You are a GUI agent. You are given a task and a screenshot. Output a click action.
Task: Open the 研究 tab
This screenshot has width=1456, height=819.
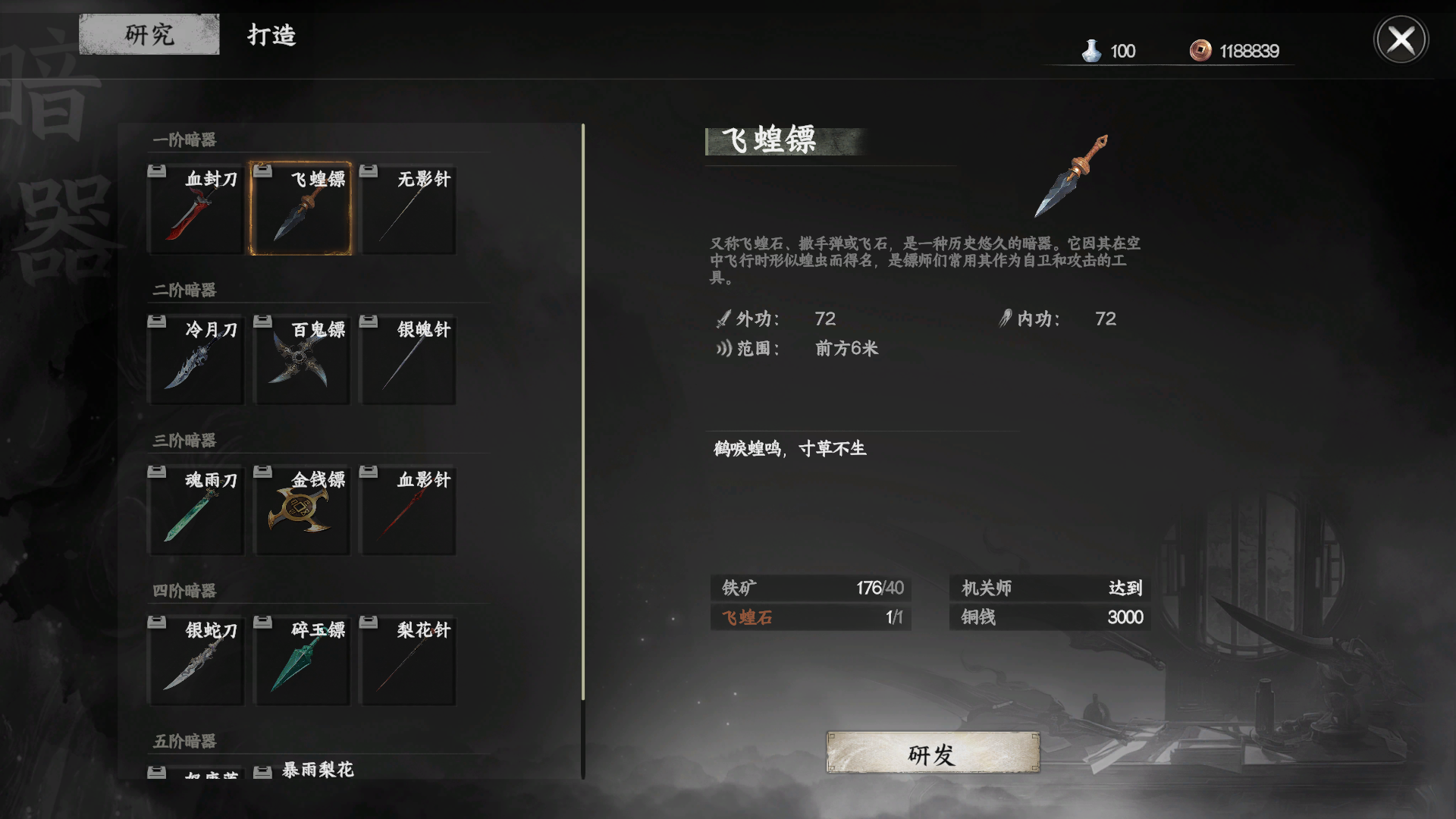[x=149, y=34]
